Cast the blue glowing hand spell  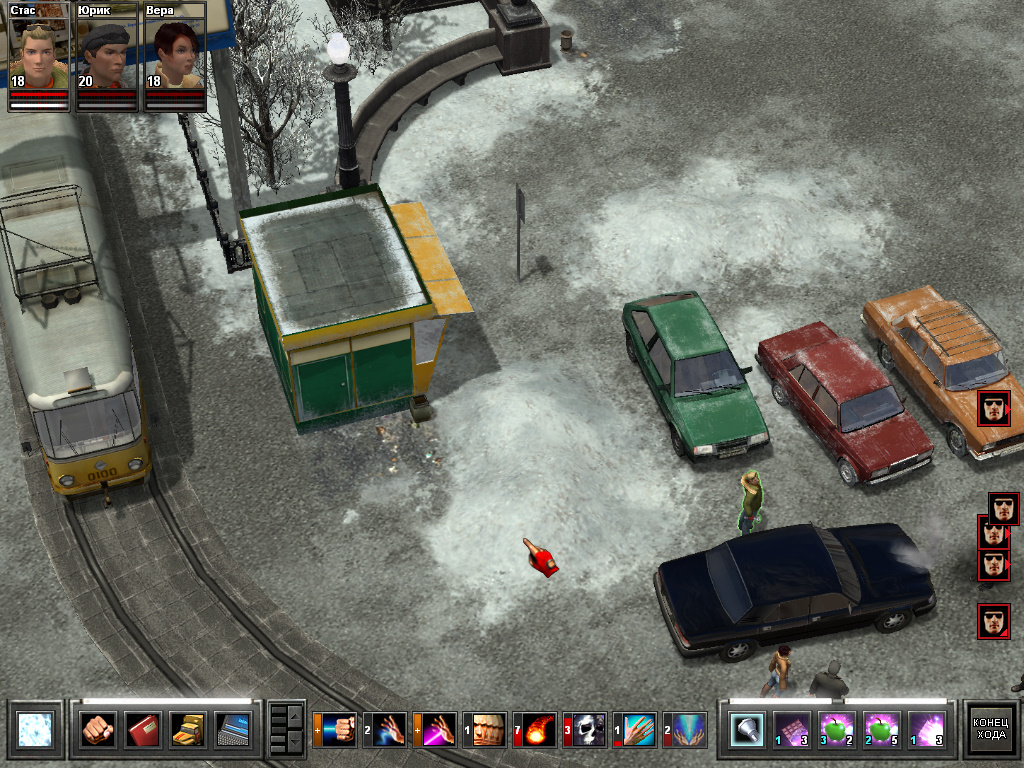386,730
